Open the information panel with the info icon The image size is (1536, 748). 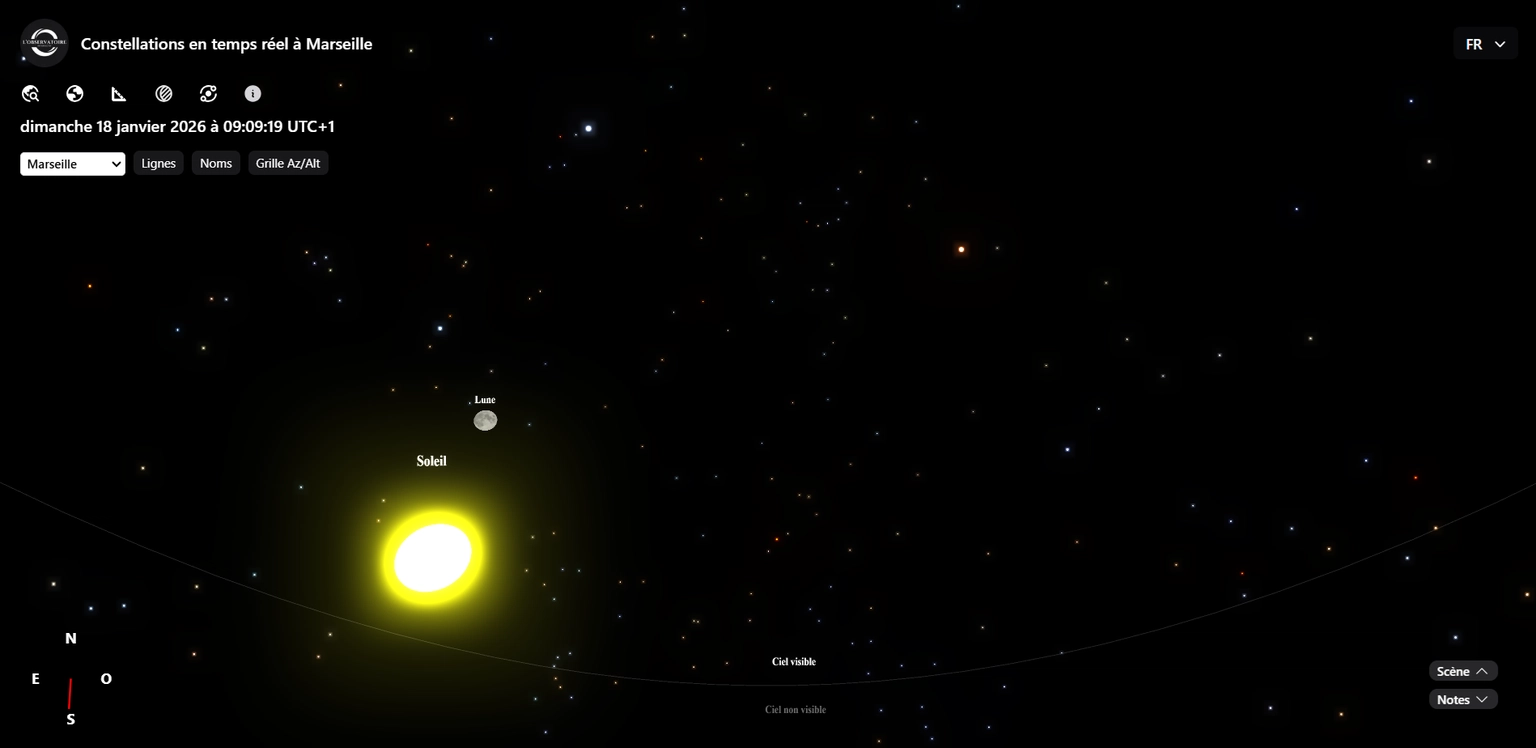252,93
